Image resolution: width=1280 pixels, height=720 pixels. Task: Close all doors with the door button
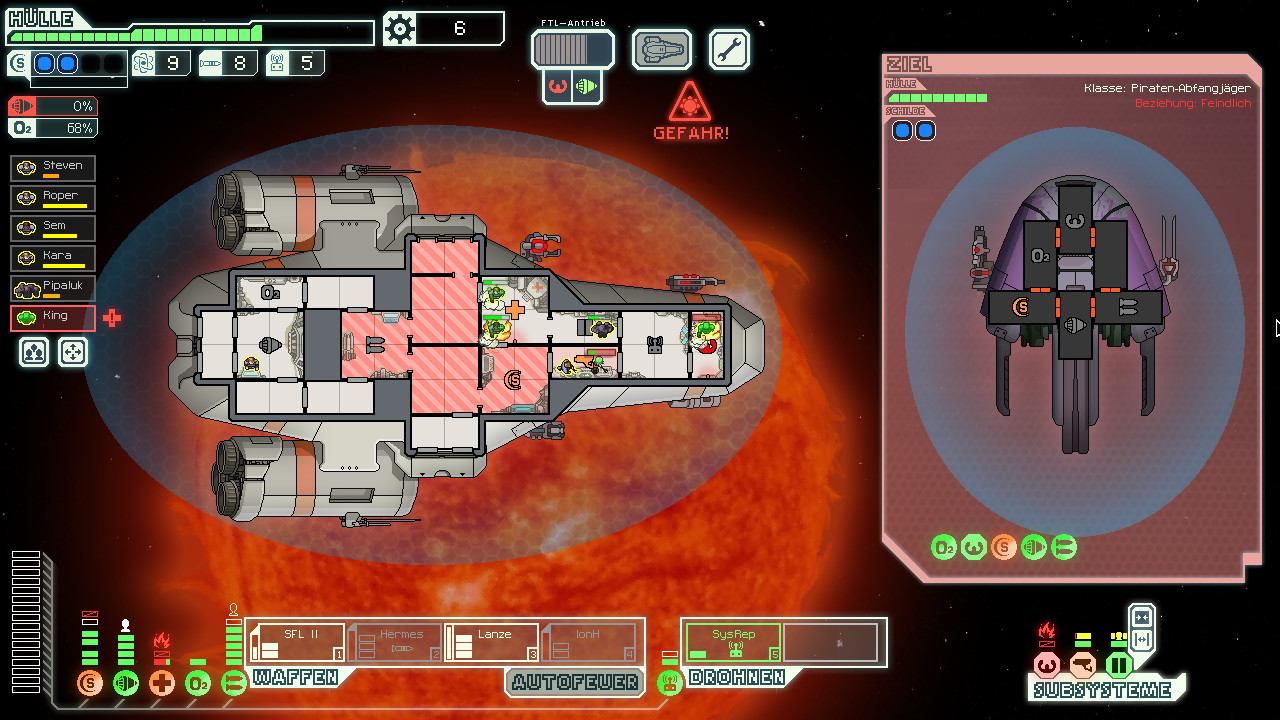[1141, 617]
